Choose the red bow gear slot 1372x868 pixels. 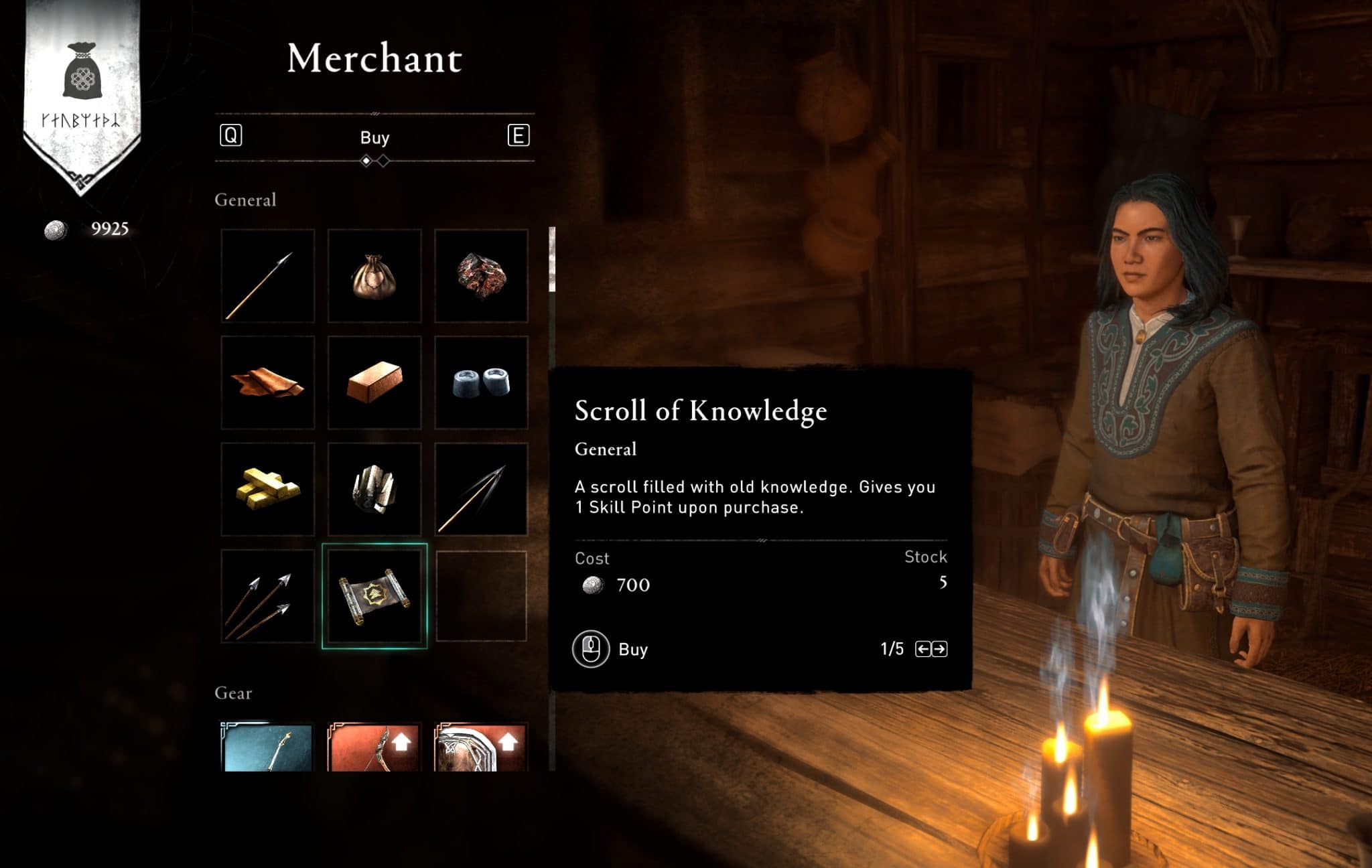point(374,747)
